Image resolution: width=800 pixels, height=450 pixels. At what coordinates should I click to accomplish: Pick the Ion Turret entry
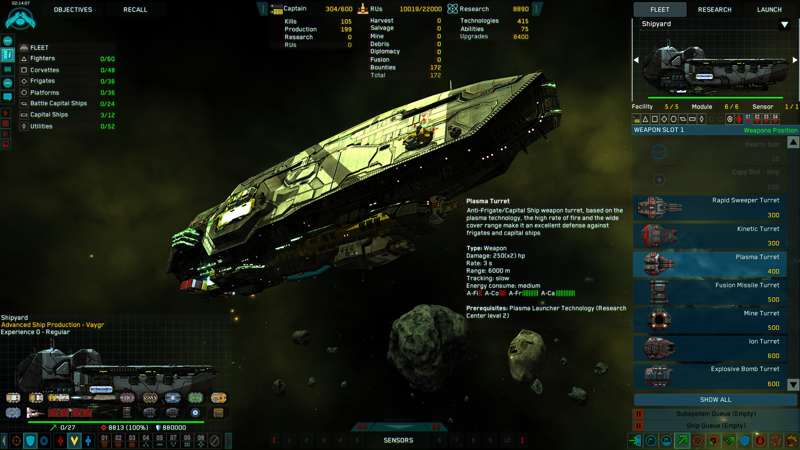coord(715,347)
